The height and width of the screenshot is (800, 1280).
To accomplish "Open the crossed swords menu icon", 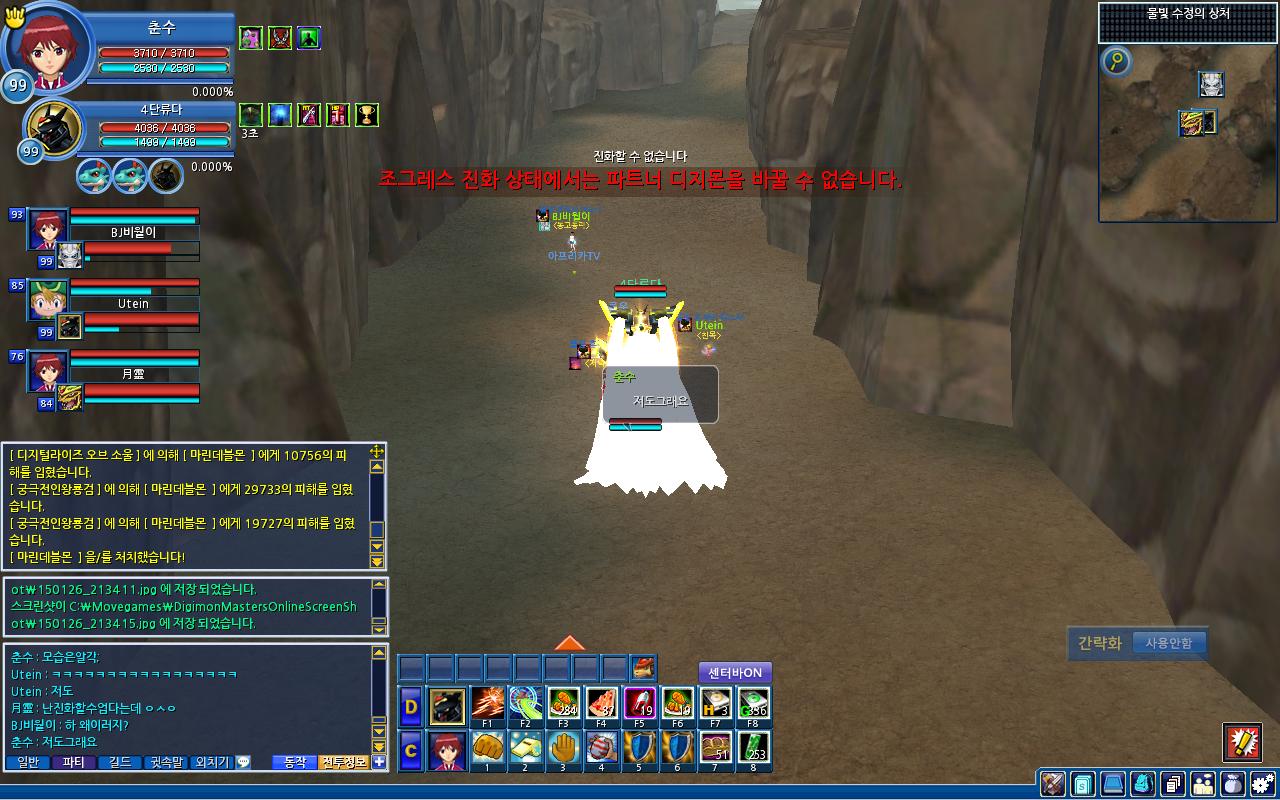I will (1052, 783).
